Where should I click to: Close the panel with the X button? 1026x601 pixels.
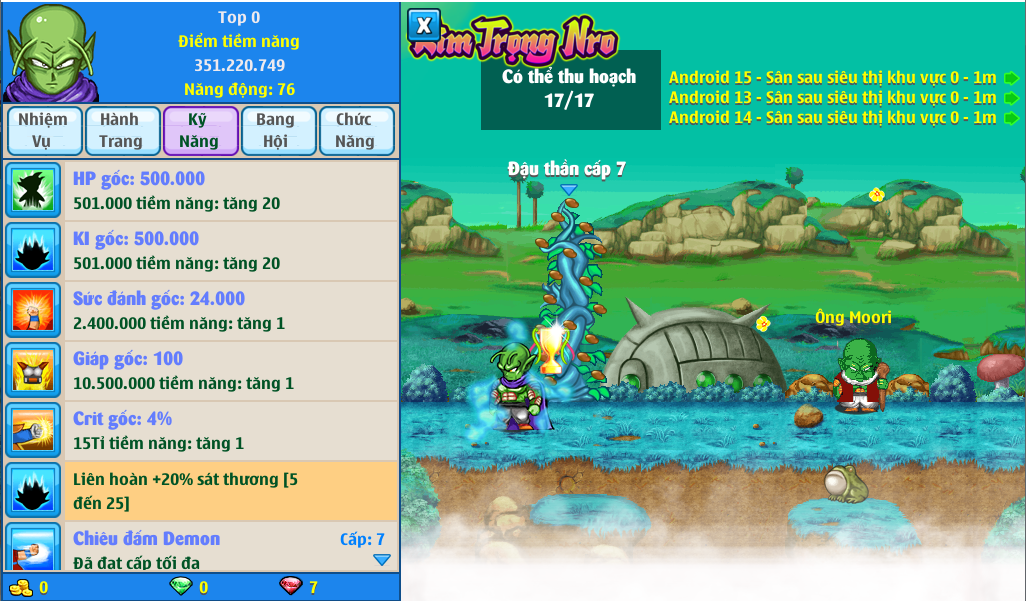(x=424, y=25)
